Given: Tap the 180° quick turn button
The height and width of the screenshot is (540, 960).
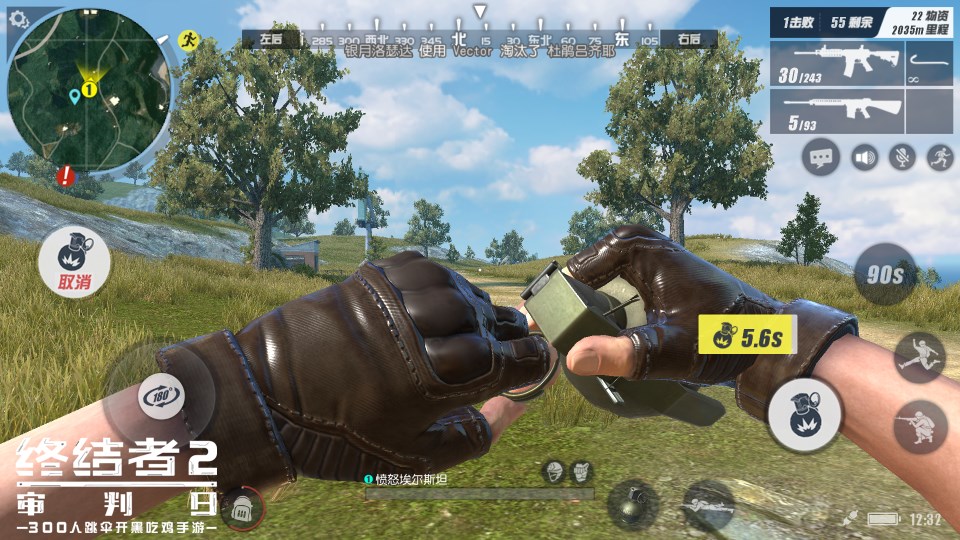Looking at the screenshot, I should 160,394.
